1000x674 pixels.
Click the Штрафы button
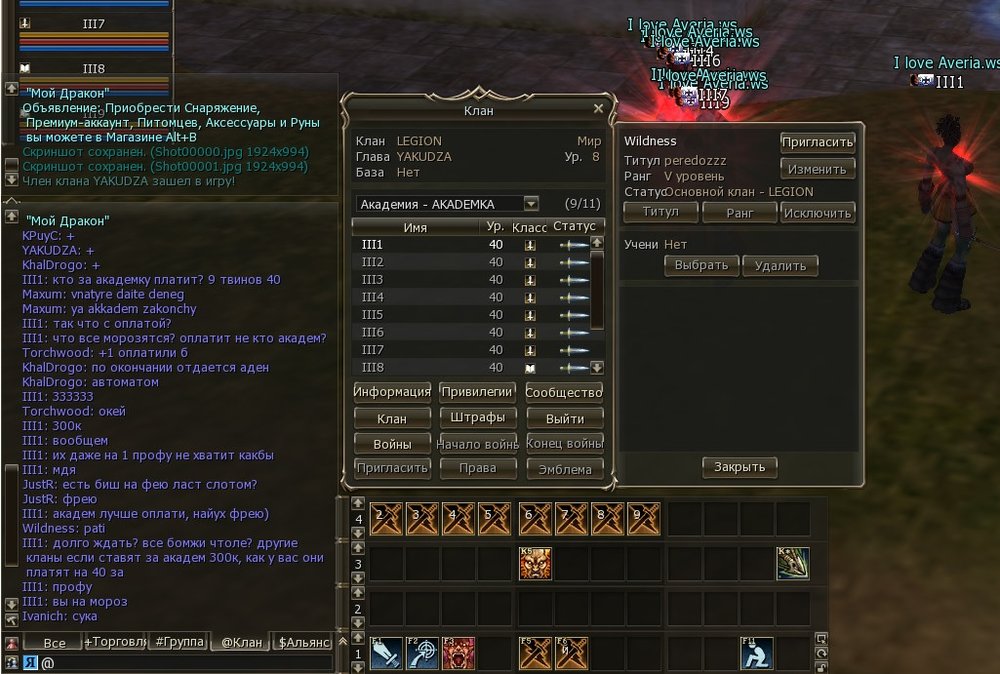[478, 418]
